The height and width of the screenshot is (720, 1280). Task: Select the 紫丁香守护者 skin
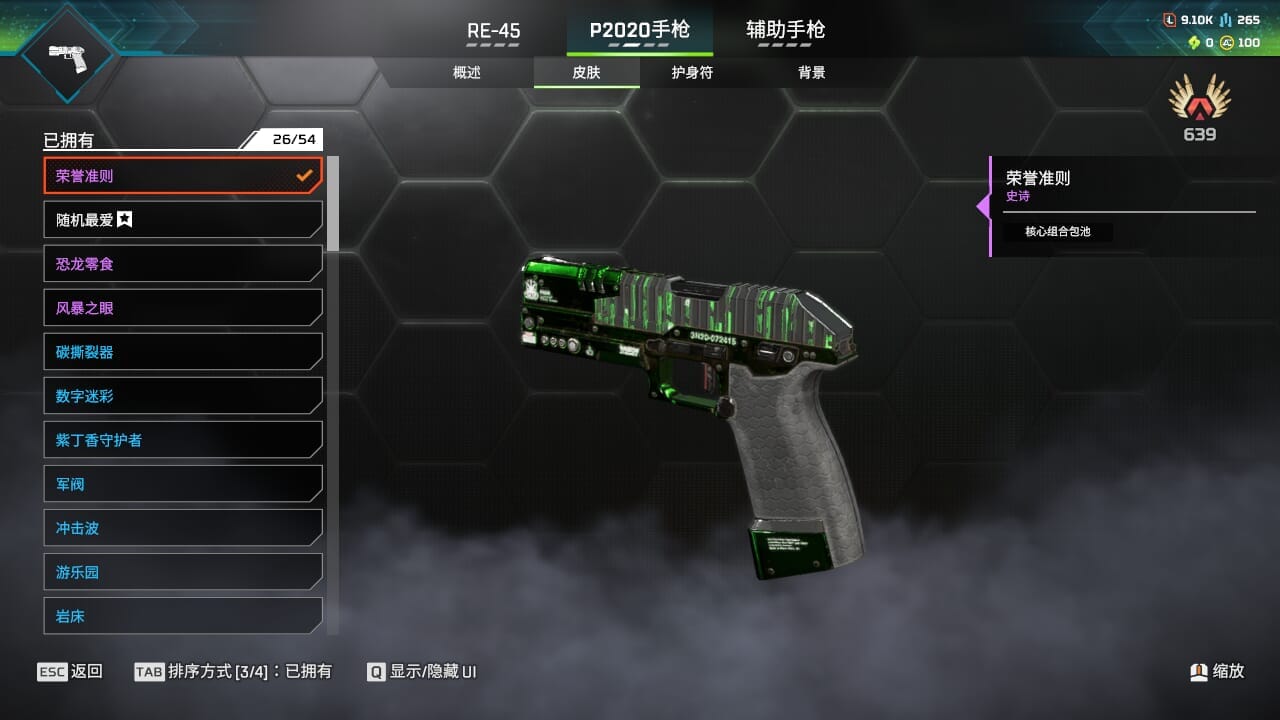[183, 440]
